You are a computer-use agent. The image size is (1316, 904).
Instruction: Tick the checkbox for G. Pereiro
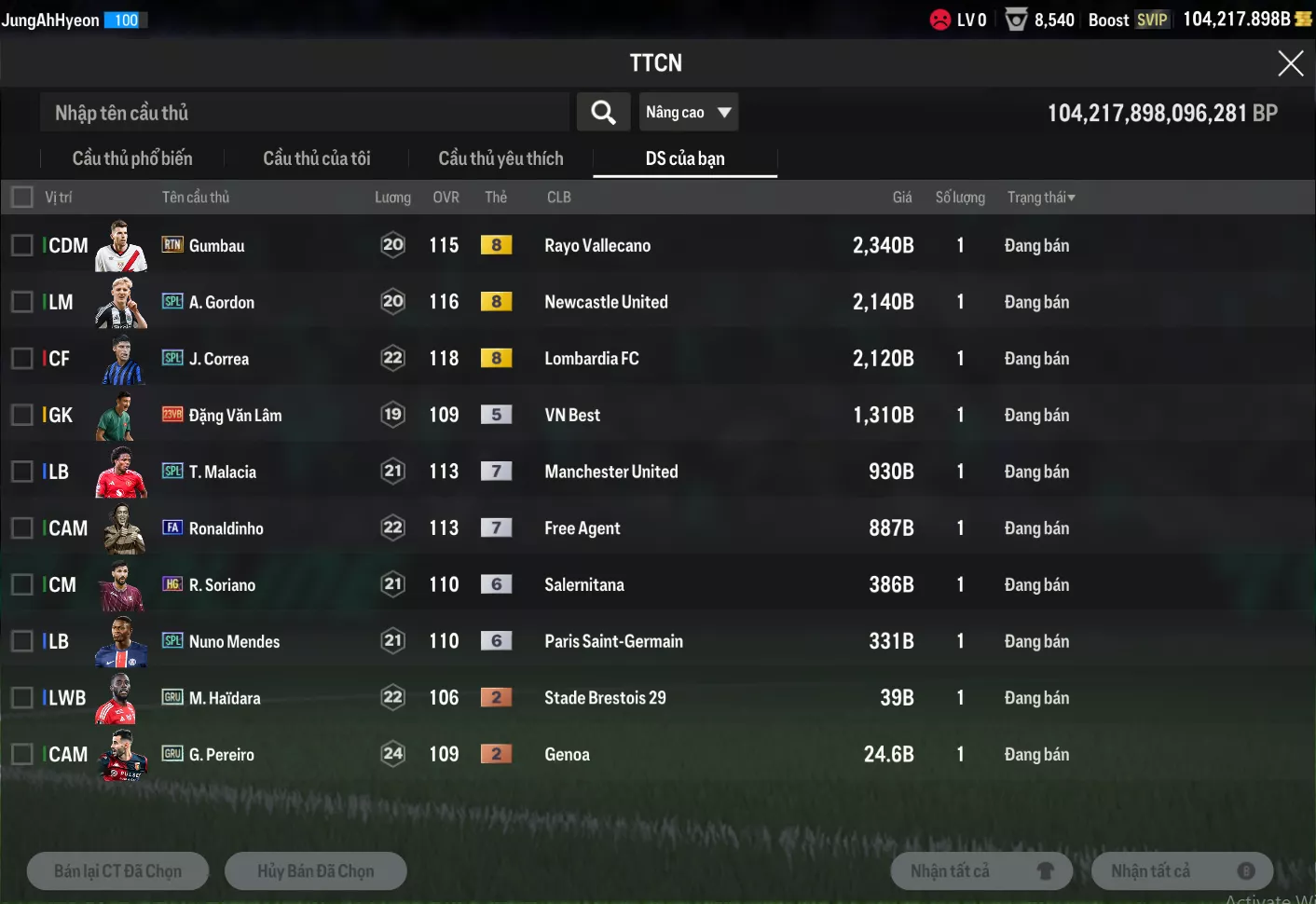coord(21,755)
